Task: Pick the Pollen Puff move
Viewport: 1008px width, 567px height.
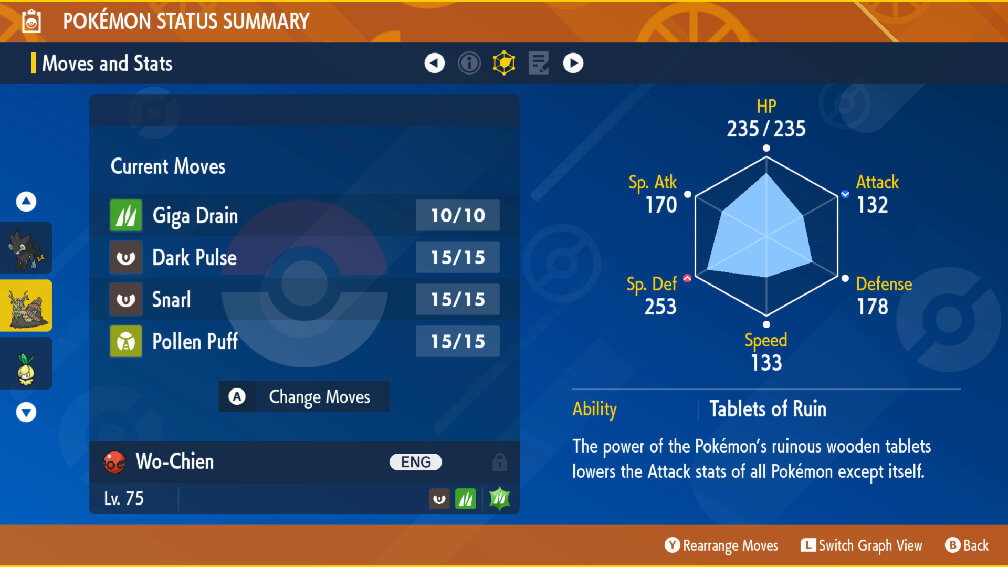Action: [x=304, y=341]
